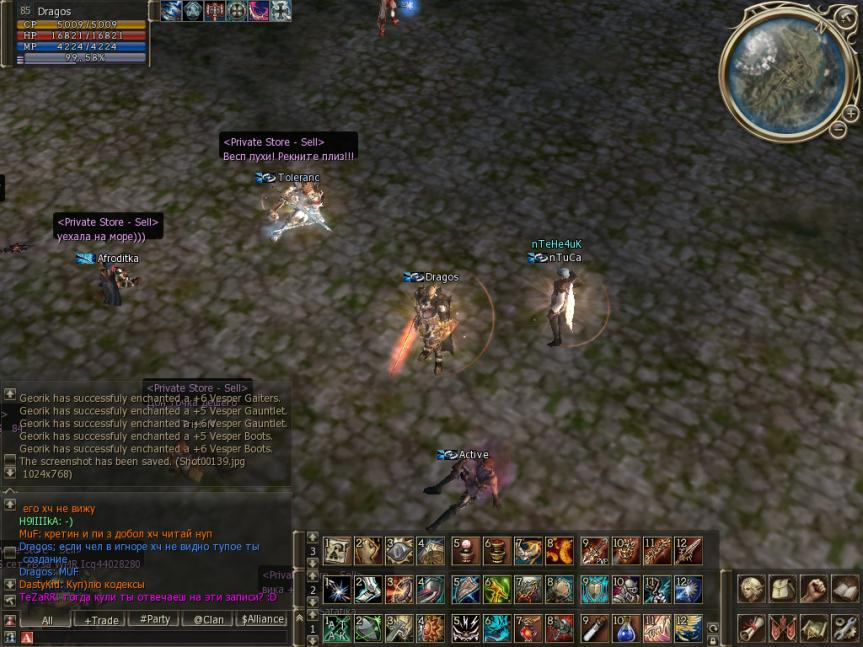Open the #Party chat tab
The height and width of the screenshot is (647, 863).
click(x=154, y=620)
